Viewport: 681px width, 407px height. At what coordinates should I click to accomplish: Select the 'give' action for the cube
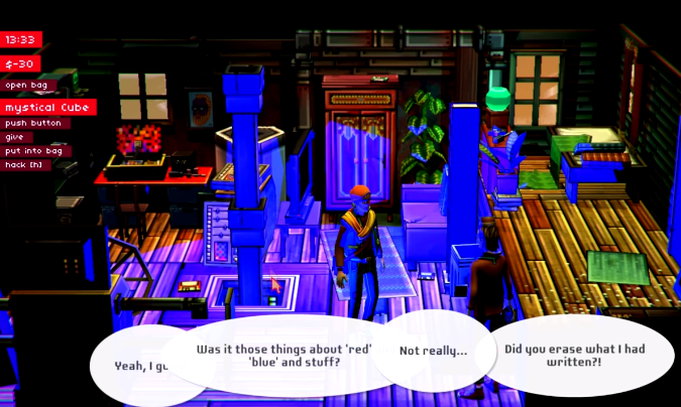[14, 137]
